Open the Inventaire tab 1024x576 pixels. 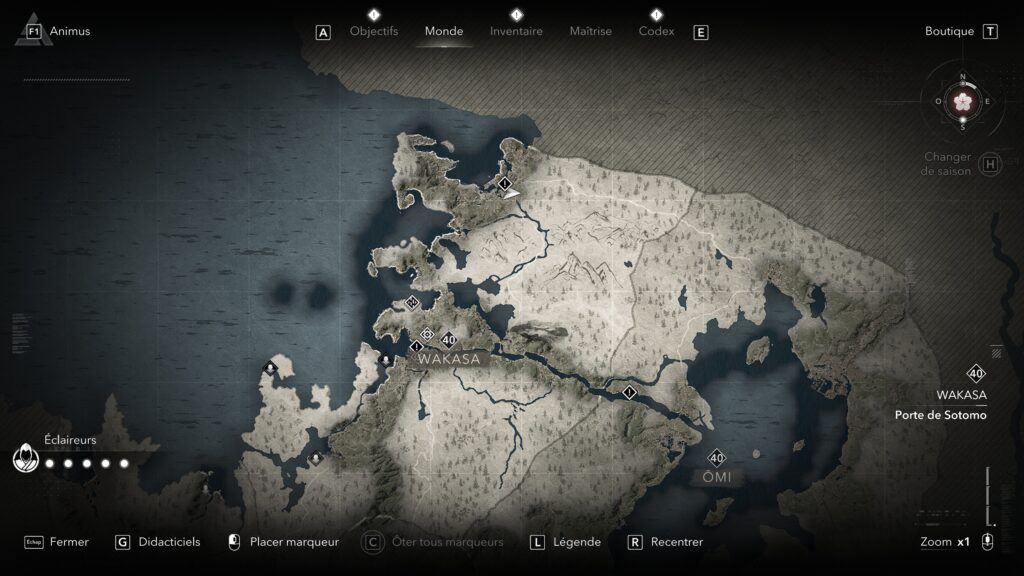pyautogui.click(x=516, y=31)
